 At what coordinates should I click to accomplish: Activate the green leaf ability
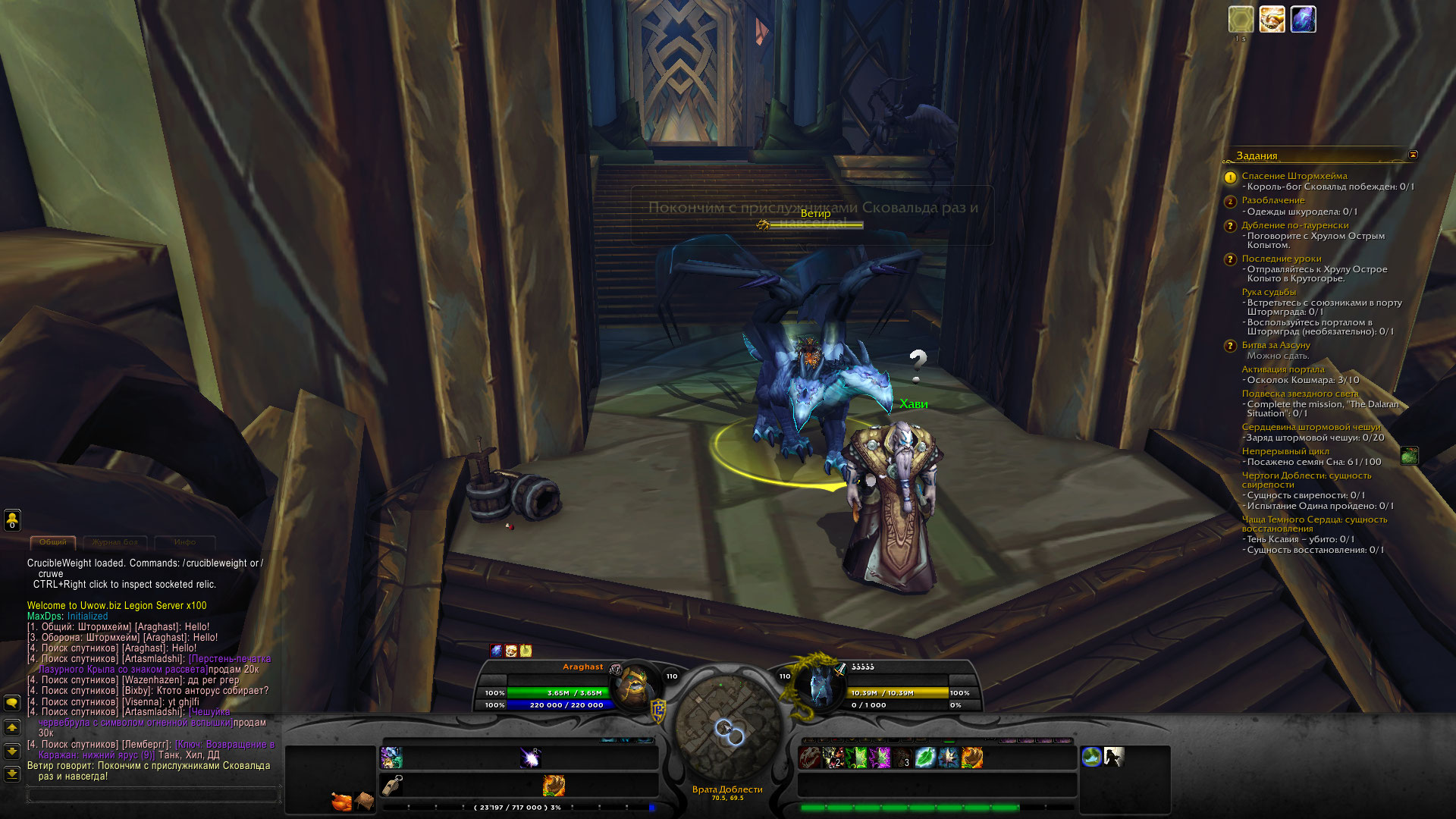coord(925,757)
